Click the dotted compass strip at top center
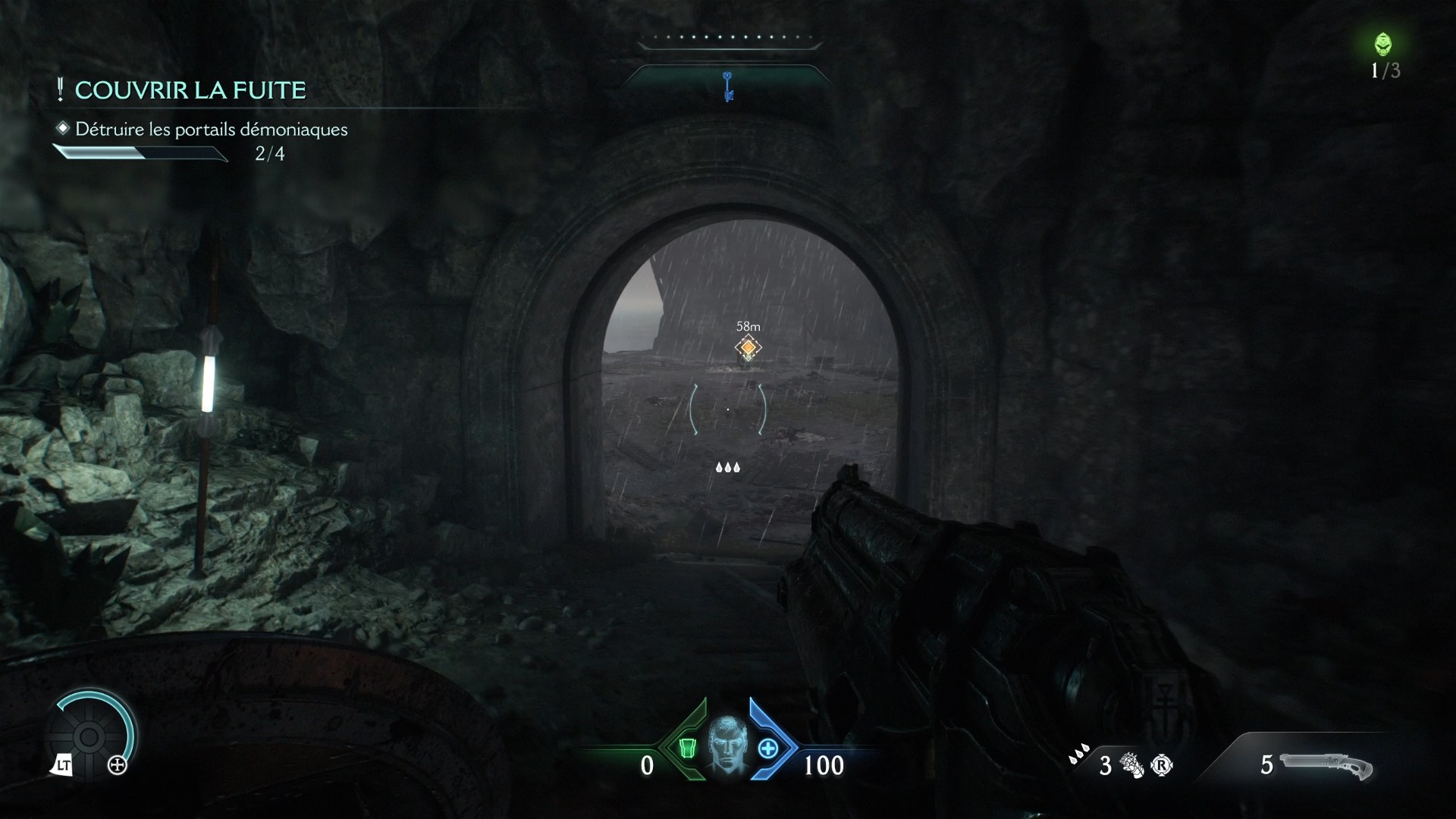This screenshot has width=1456, height=819. click(x=729, y=35)
